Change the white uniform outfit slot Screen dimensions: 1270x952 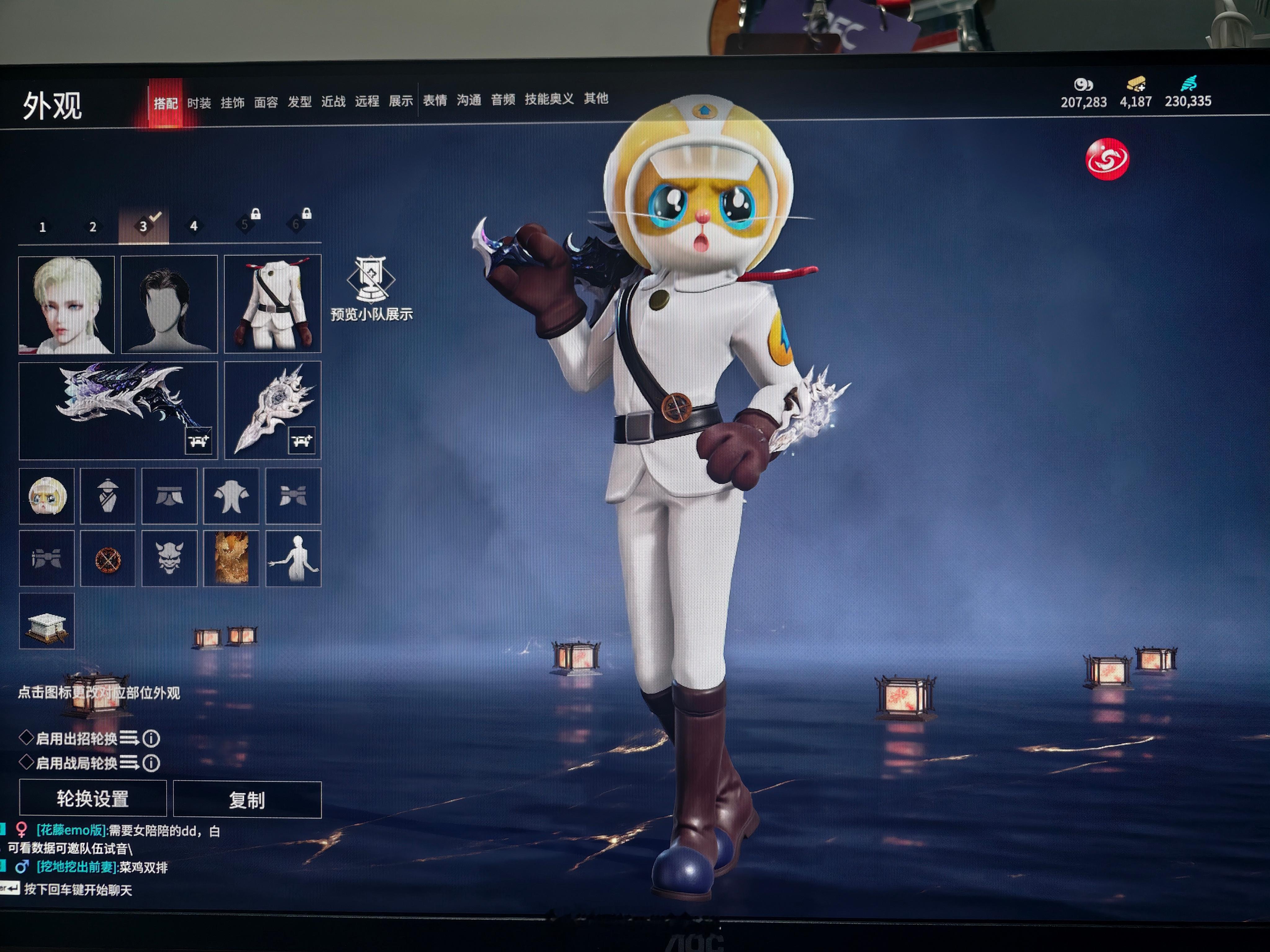click(273, 304)
